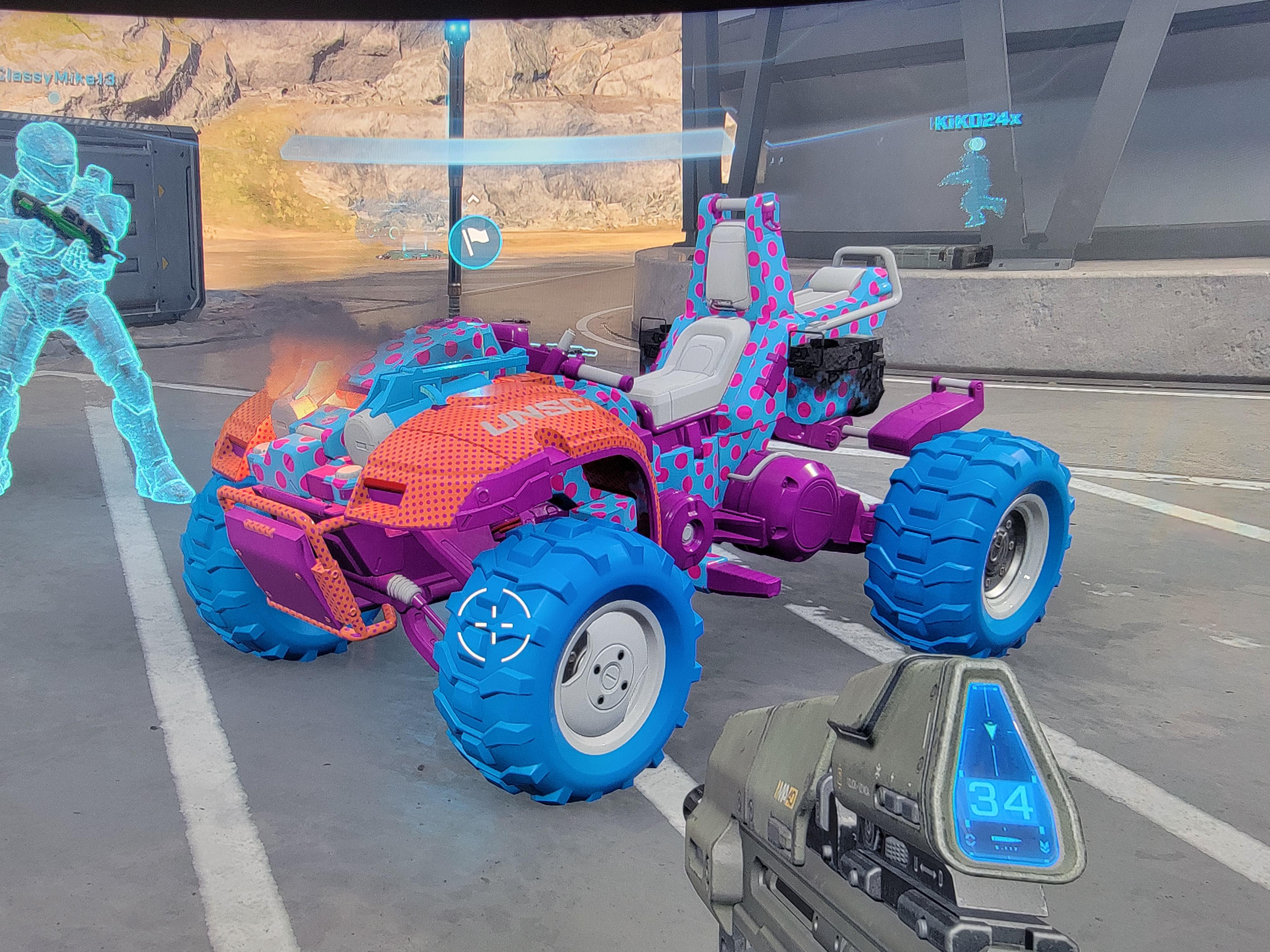
Task: Click the circular dot above the running silhouette
Action: [x=976, y=143]
